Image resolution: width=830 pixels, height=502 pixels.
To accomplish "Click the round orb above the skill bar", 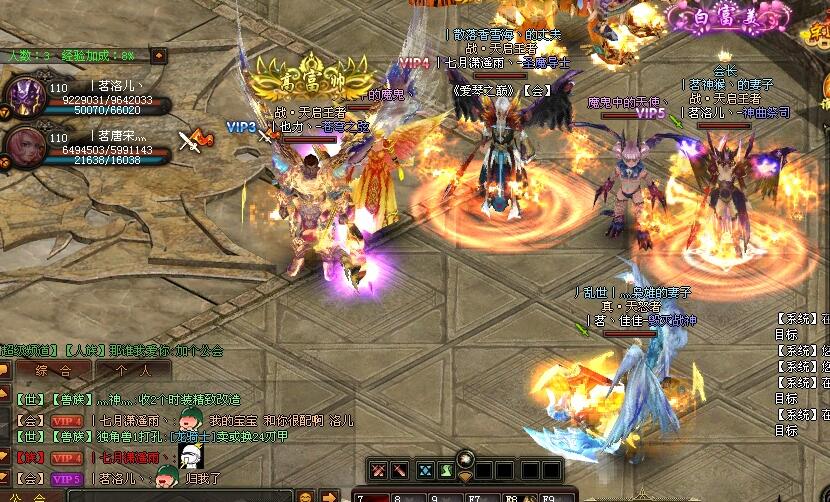I will point(465,458).
